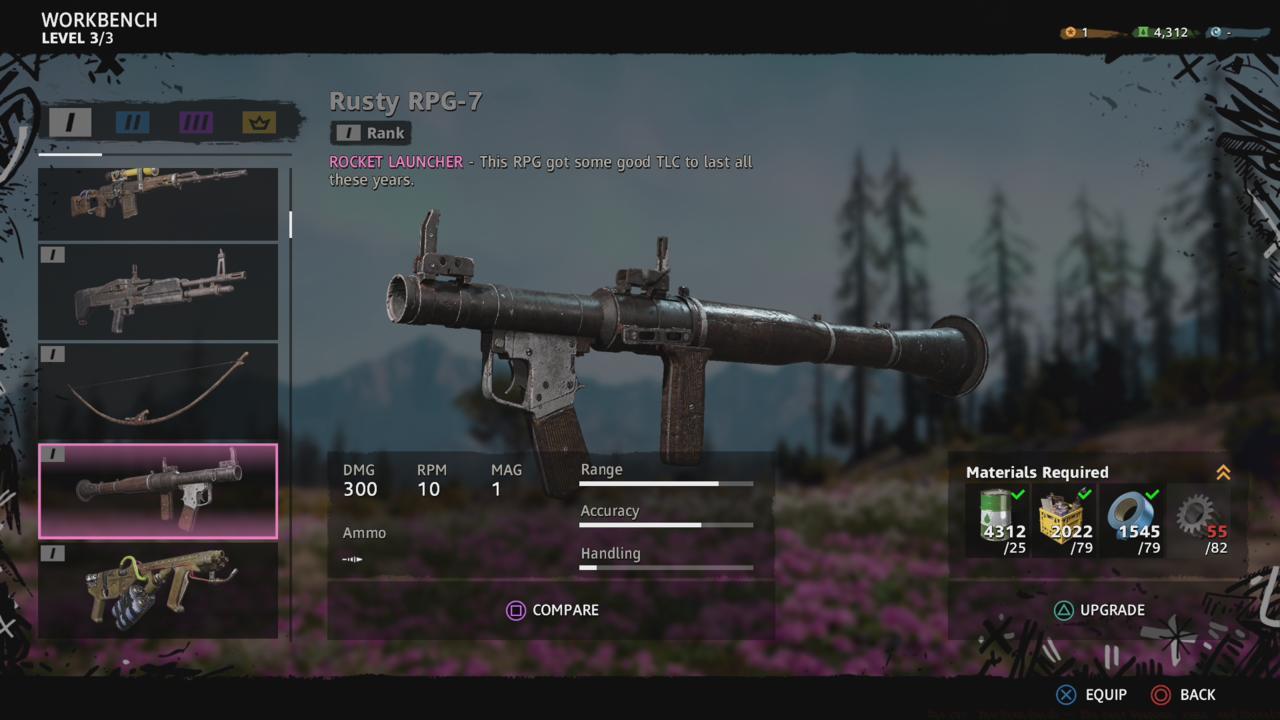Open the Rank III weapons tab

tap(196, 121)
